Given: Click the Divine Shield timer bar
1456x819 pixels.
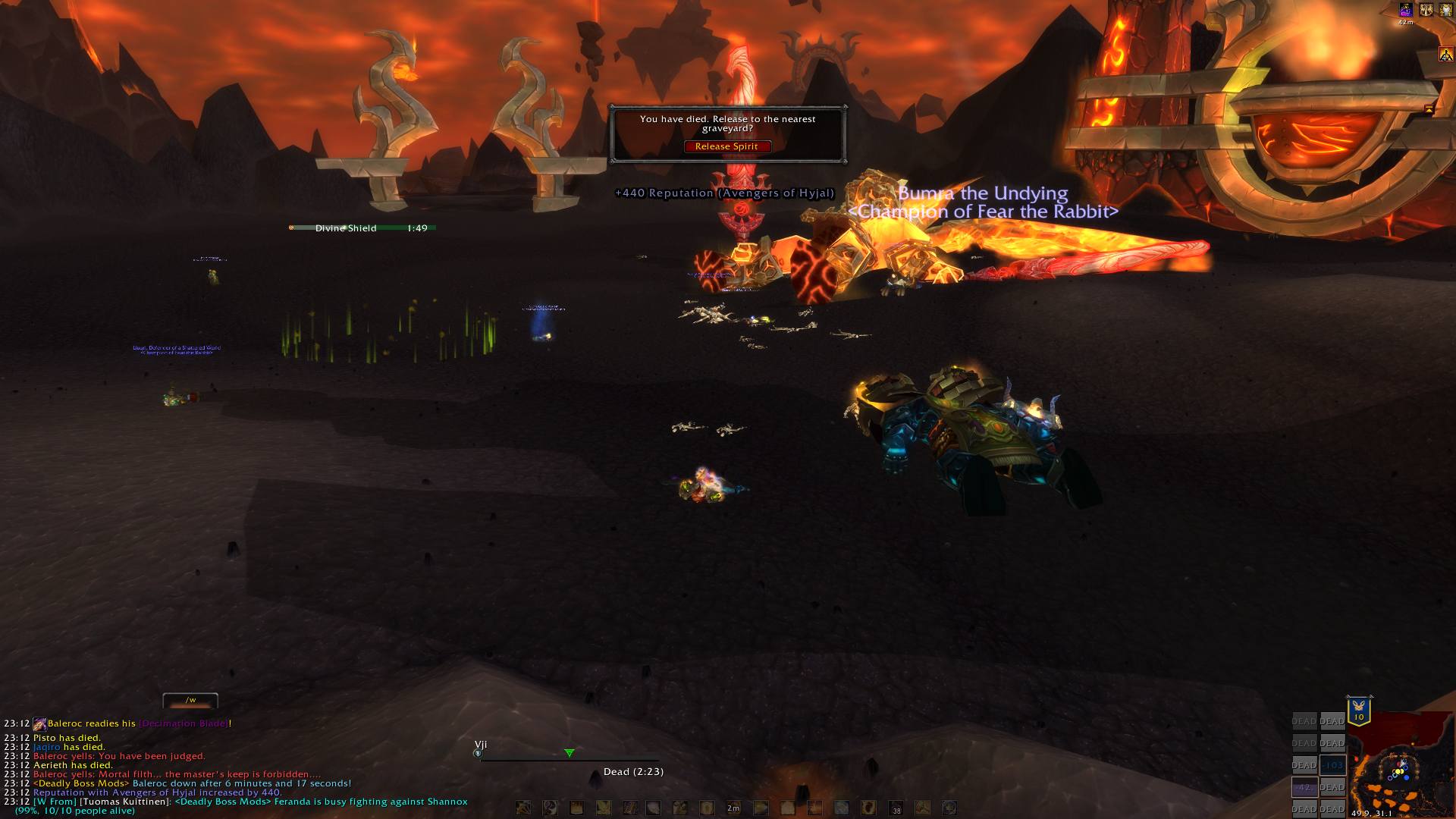Looking at the screenshot, I should pyautogui.click(x=362, y=227).
